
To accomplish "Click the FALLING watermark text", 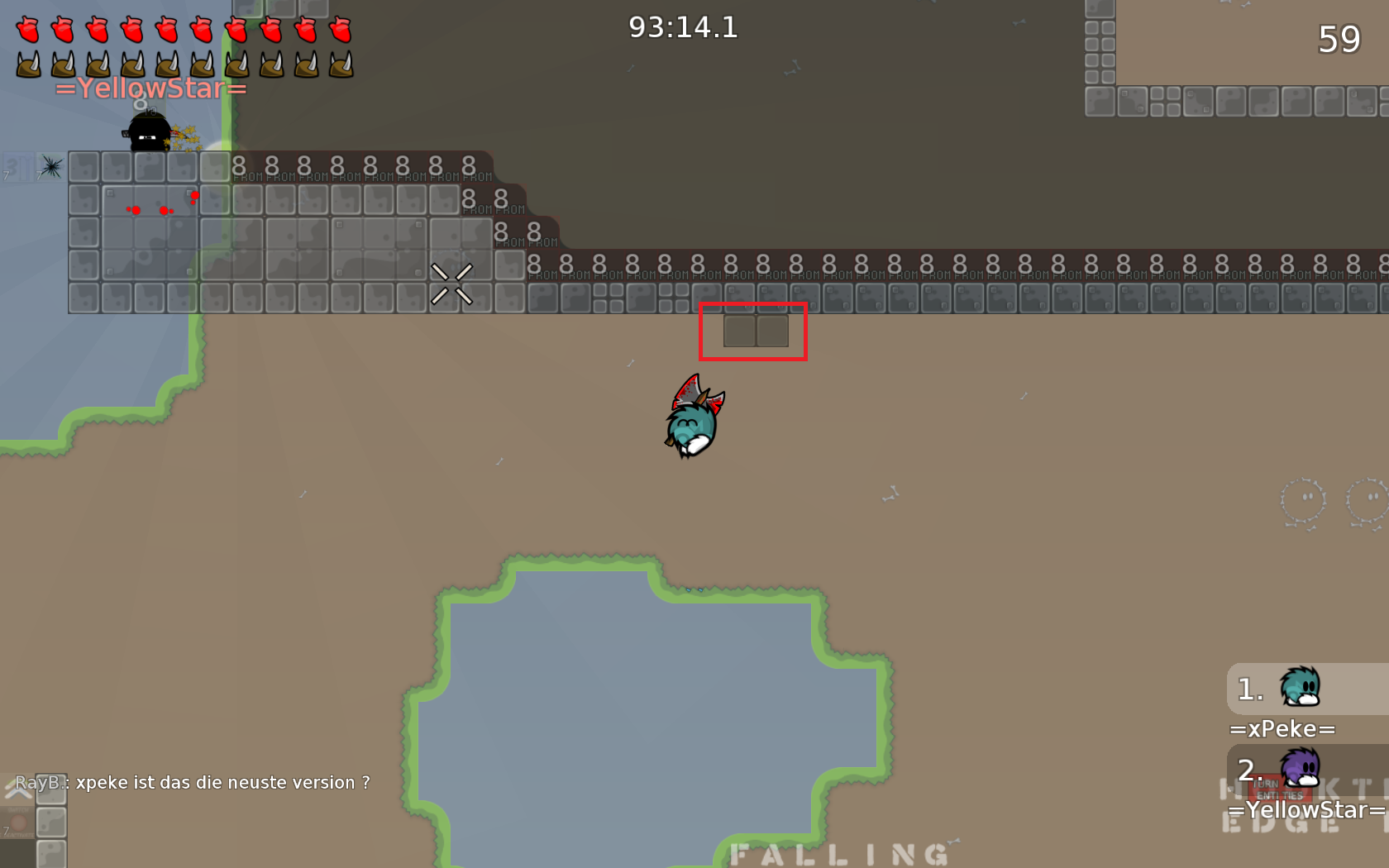I will click(840, 853).
